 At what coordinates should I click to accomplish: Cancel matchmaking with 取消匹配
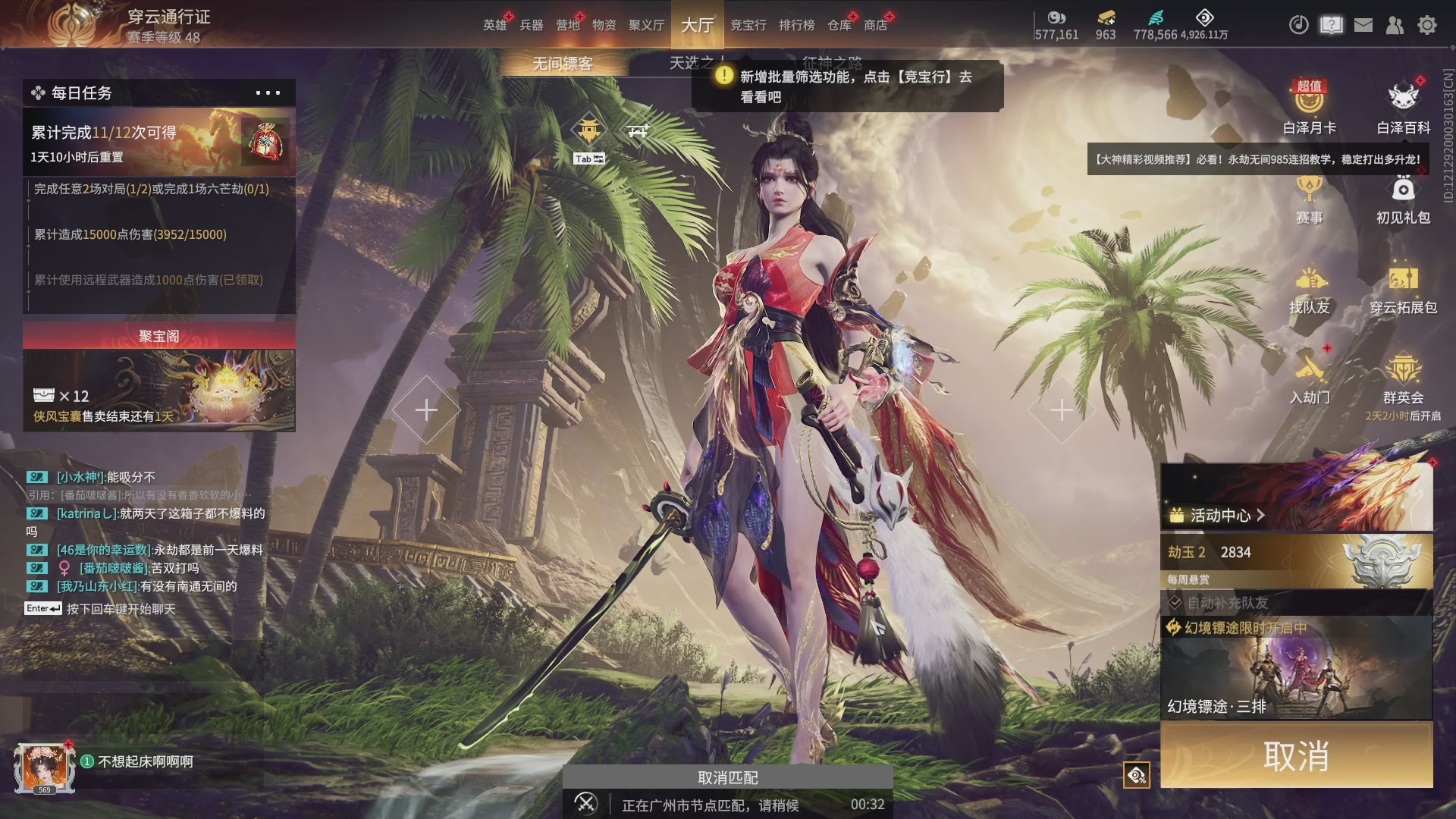[x=727, y=777]
